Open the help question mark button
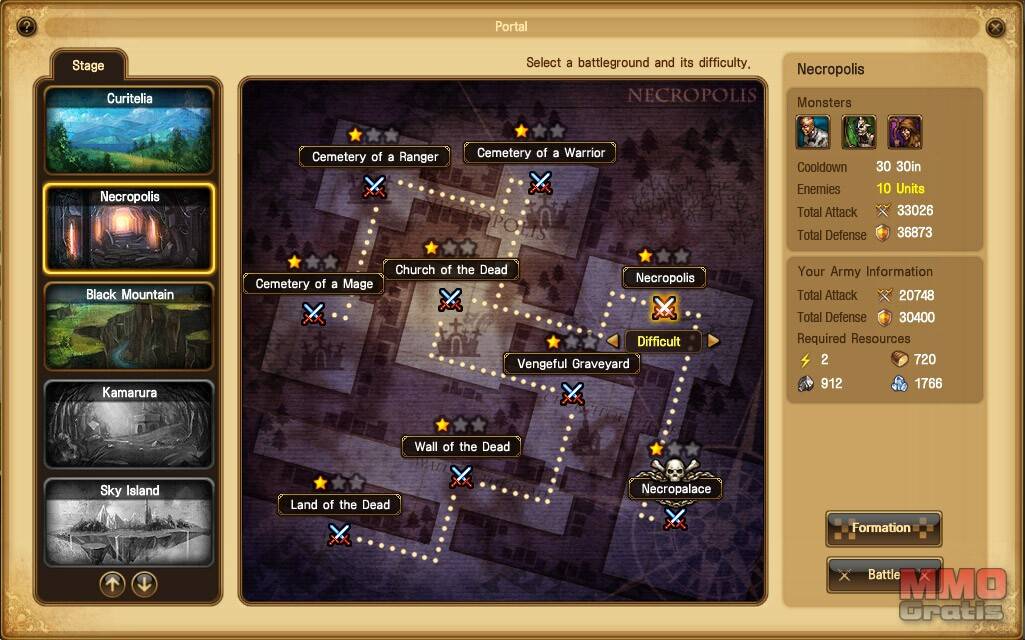The image size is (1025, 640). click(x=27, y=27)
